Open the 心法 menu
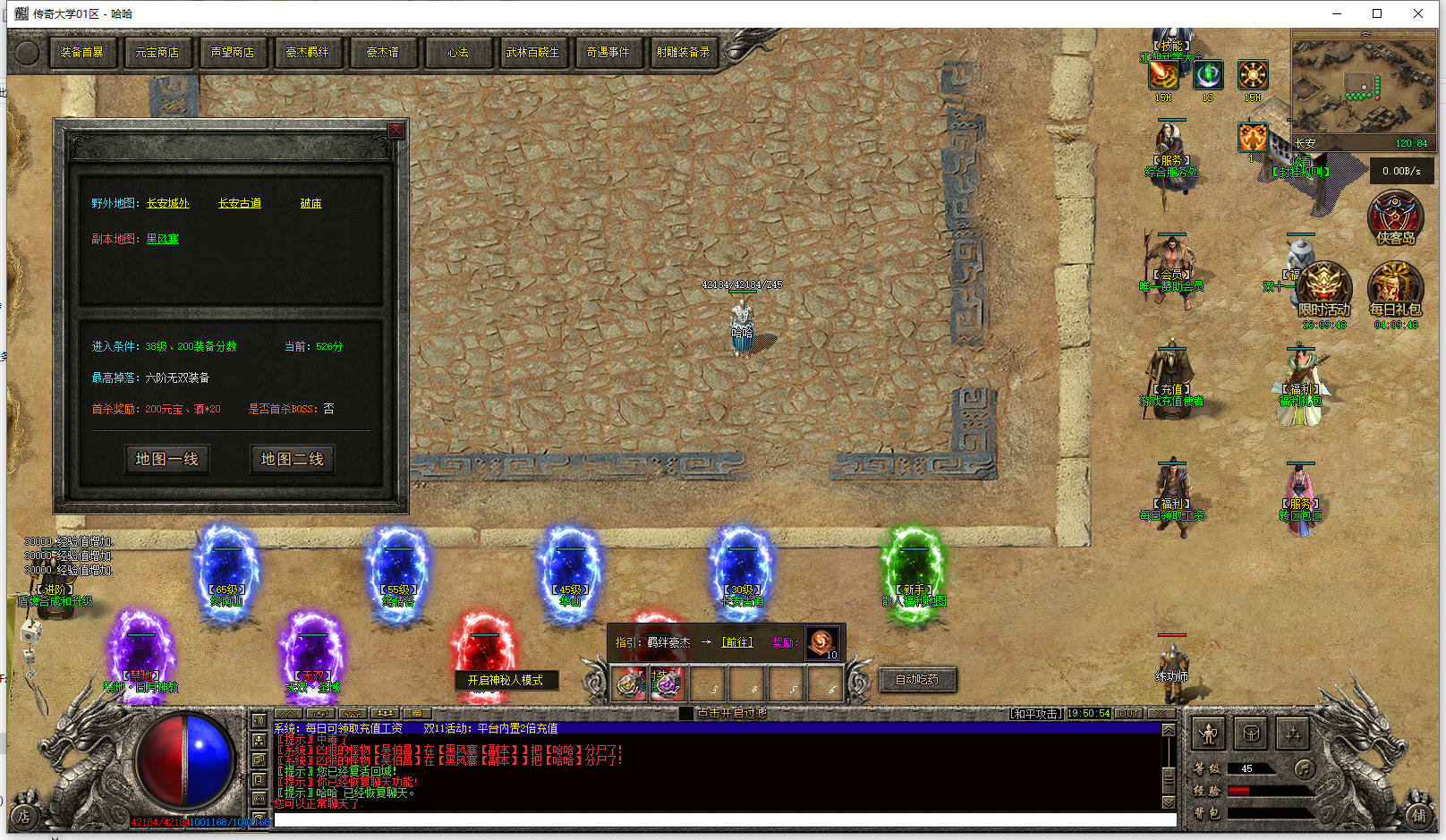Viewport: 1446px width, 840px height. 457,53
